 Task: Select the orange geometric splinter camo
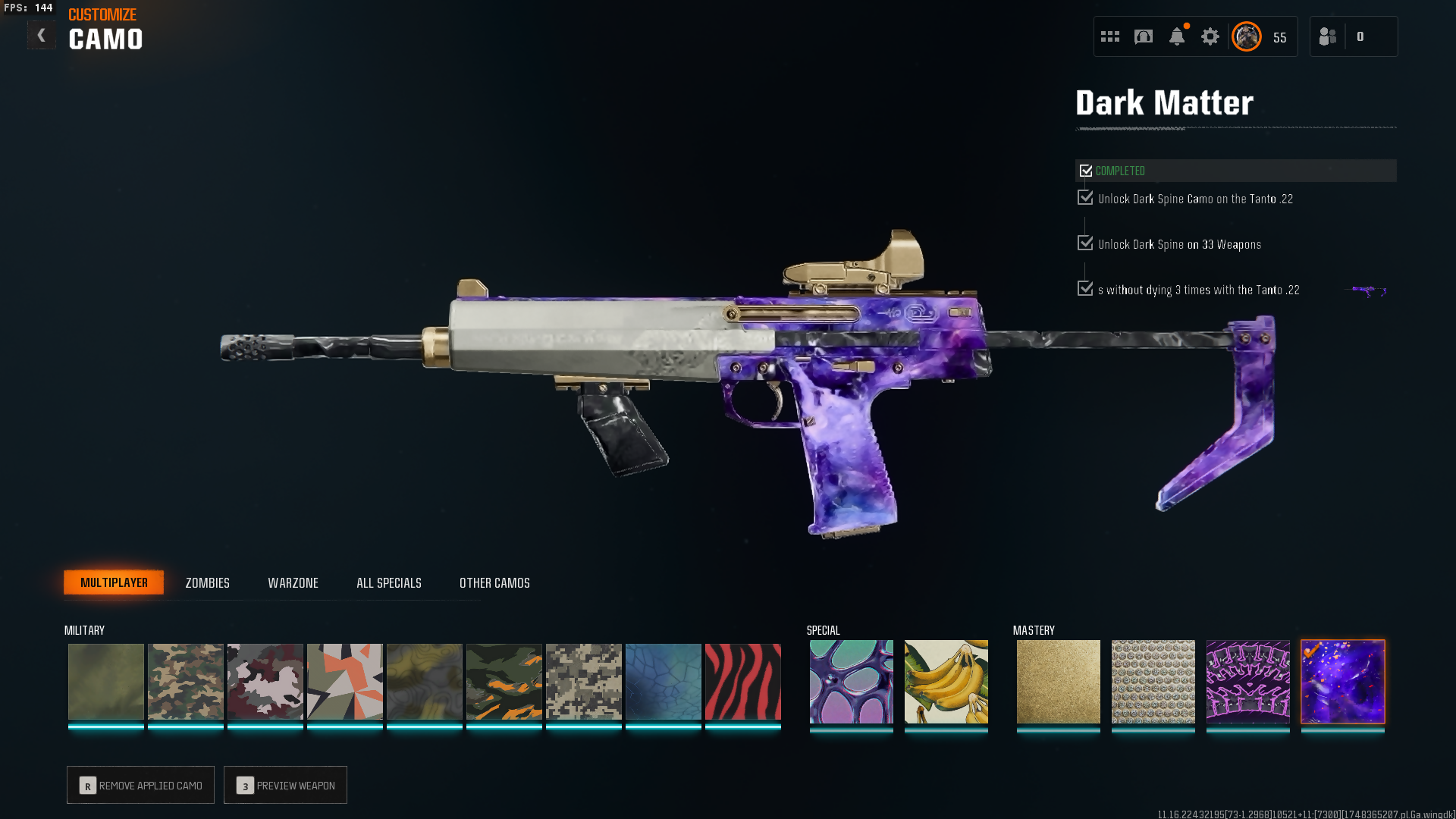[344, 682]
